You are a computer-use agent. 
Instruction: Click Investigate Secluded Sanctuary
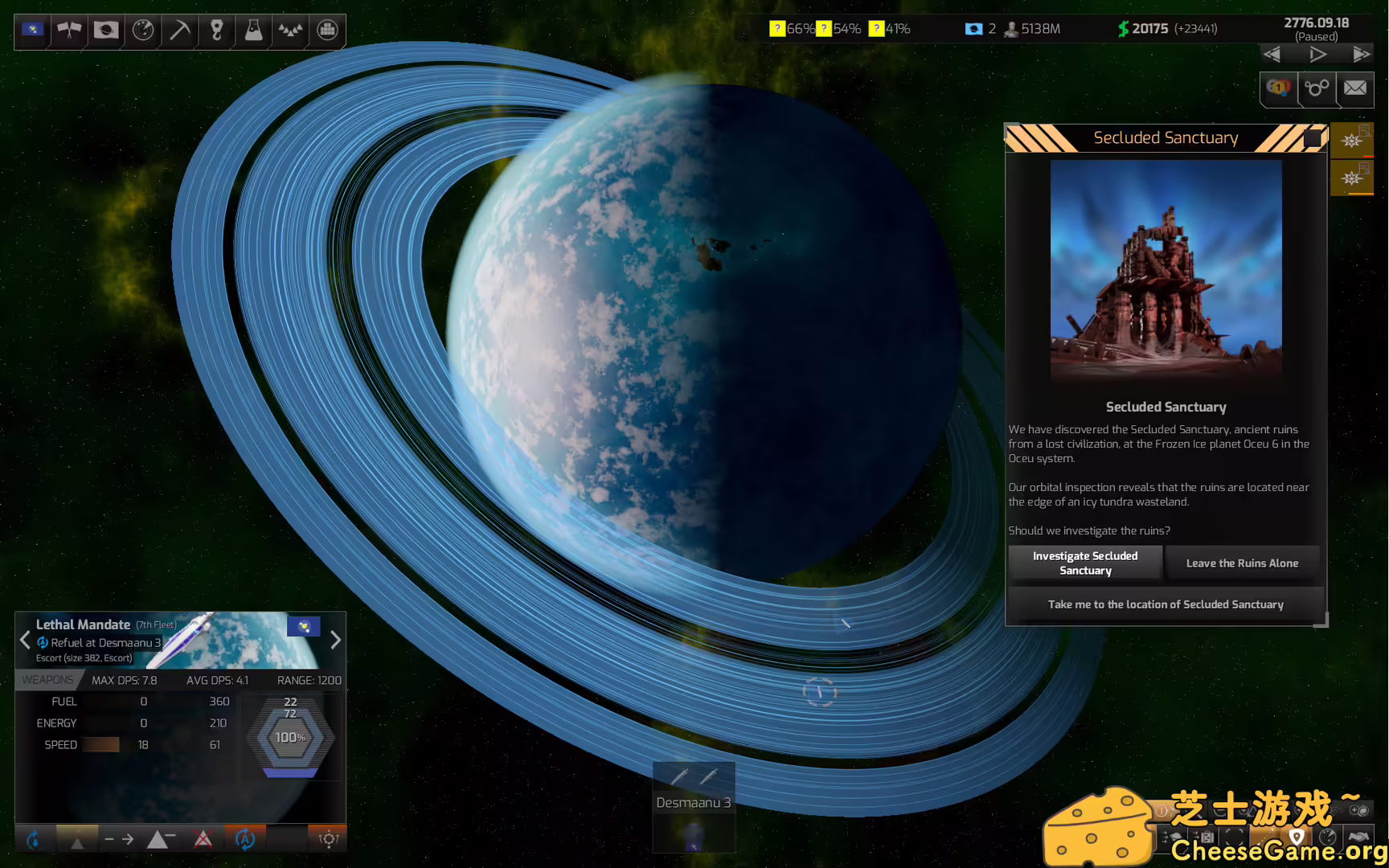pyautogui.click(x=1085, y=563)
